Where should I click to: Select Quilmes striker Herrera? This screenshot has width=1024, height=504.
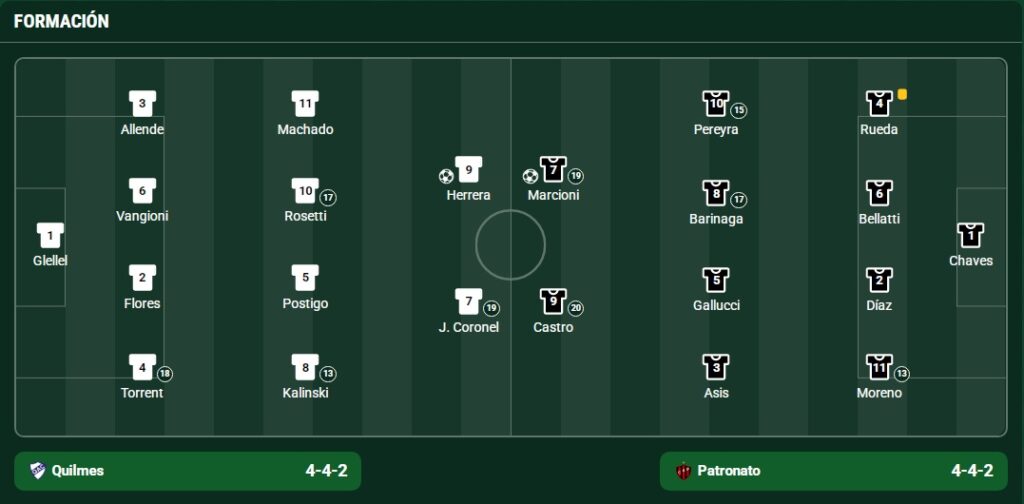tap(468, 170)
